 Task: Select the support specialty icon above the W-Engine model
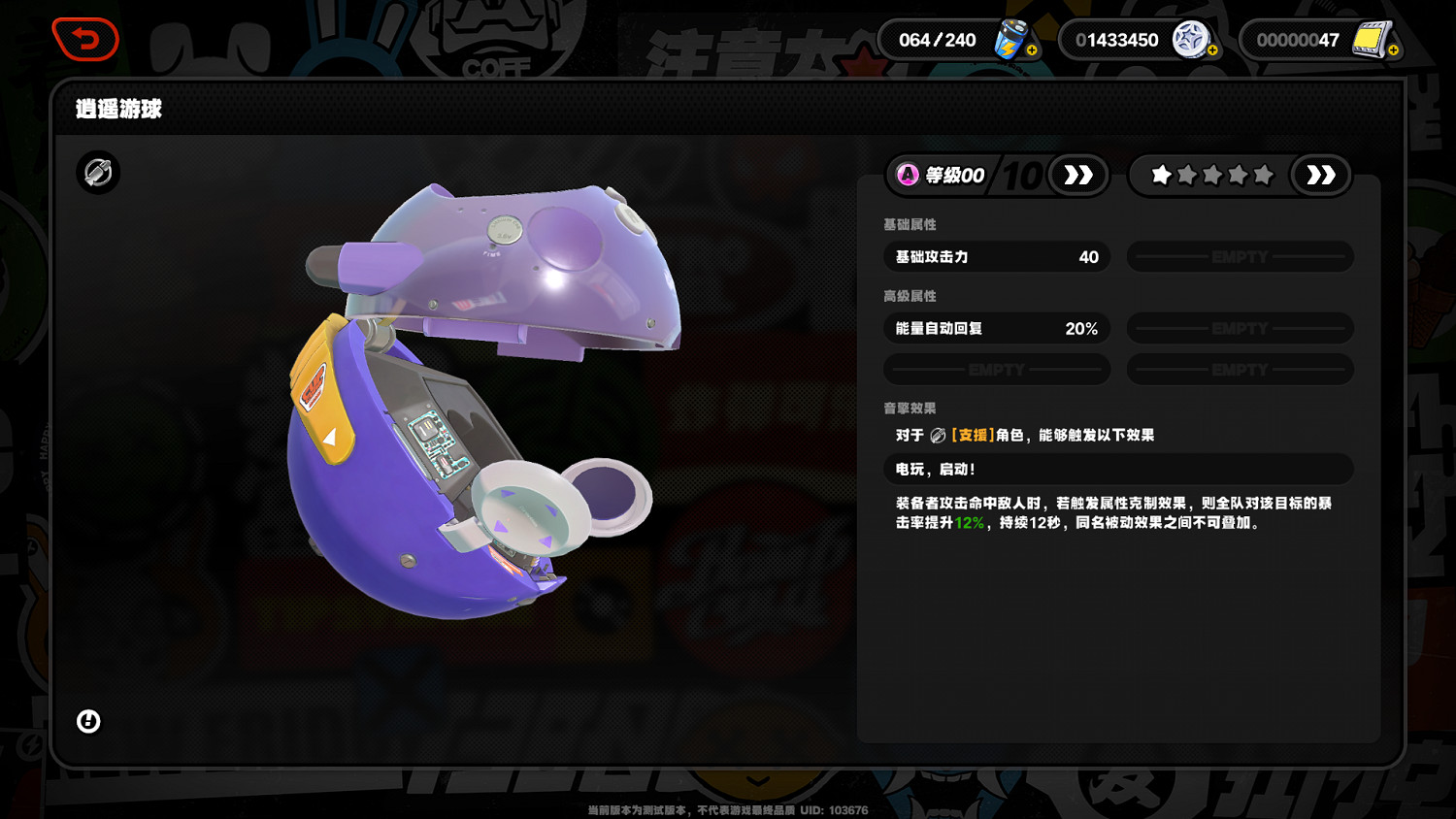(97, 174)
